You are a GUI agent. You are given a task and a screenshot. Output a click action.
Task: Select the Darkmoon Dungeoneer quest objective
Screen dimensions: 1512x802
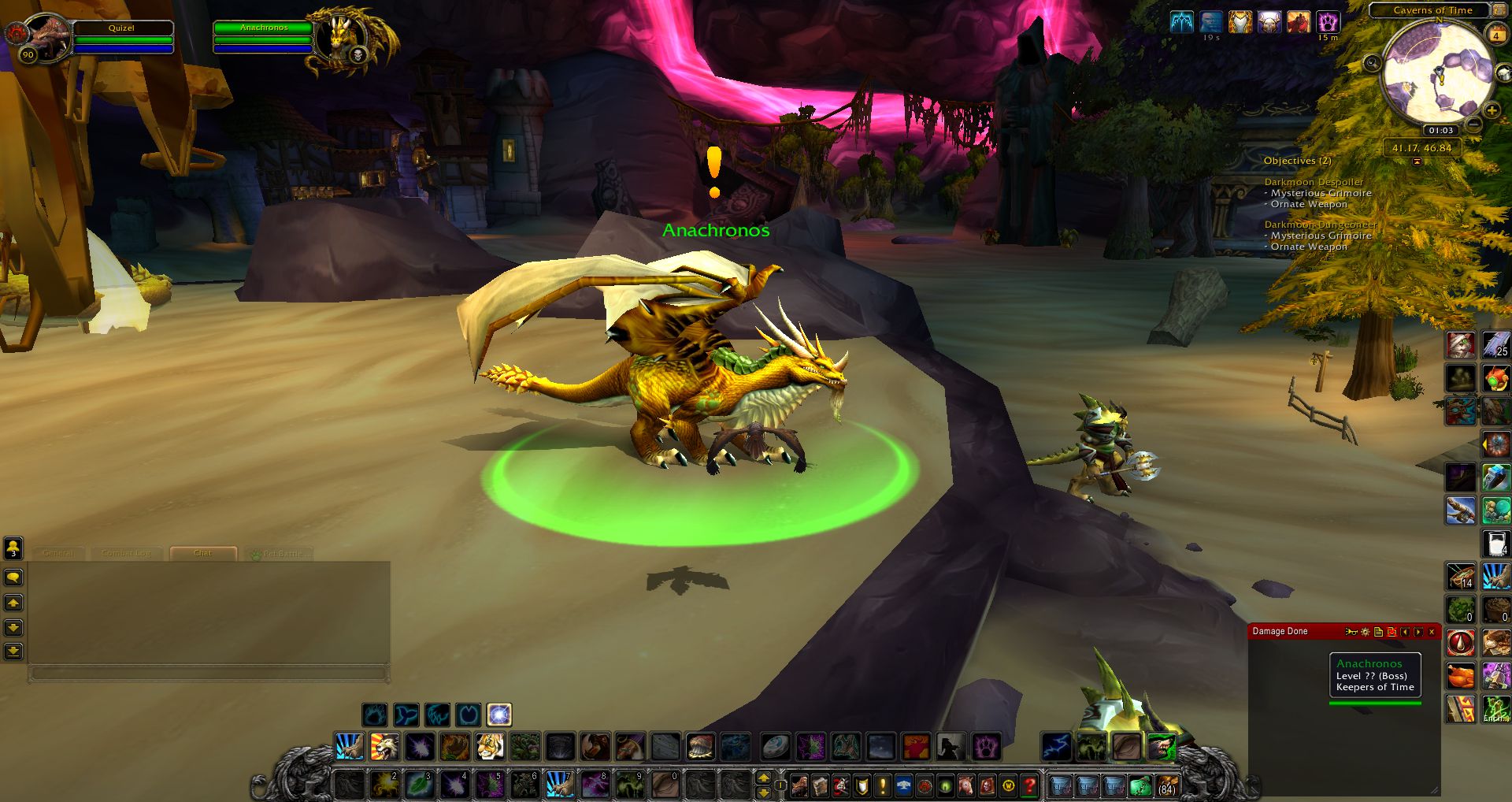pyautogui.click(x=1320, y=225)
